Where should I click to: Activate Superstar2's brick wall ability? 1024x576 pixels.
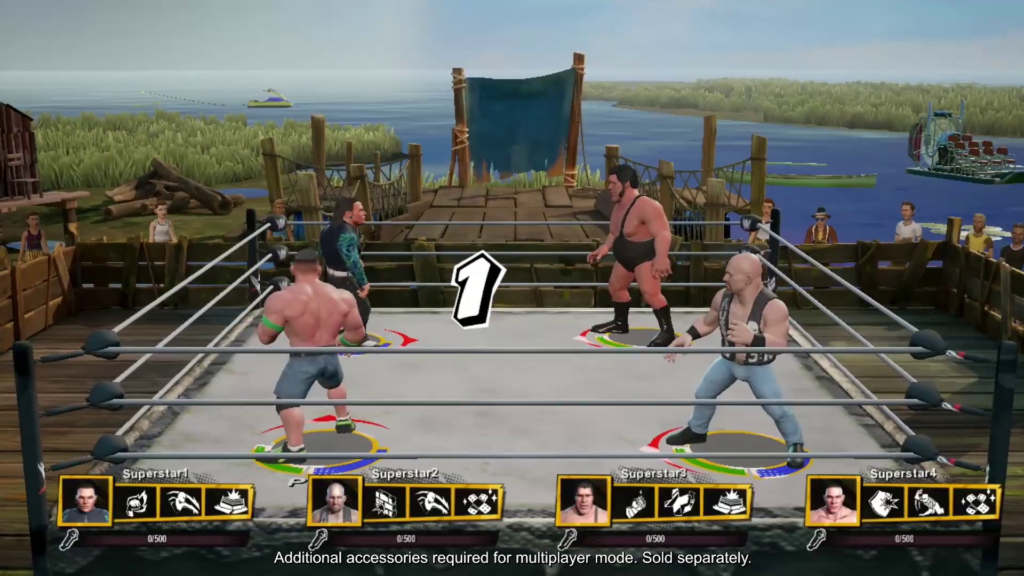click(x=386, y=502)
